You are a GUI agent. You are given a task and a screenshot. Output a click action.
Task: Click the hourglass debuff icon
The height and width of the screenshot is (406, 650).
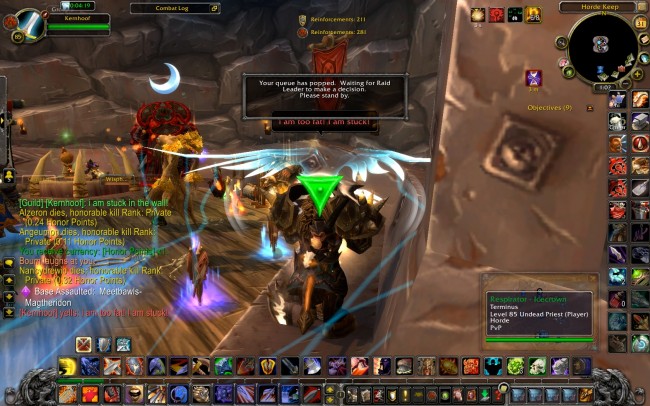(x=534, y=78)
